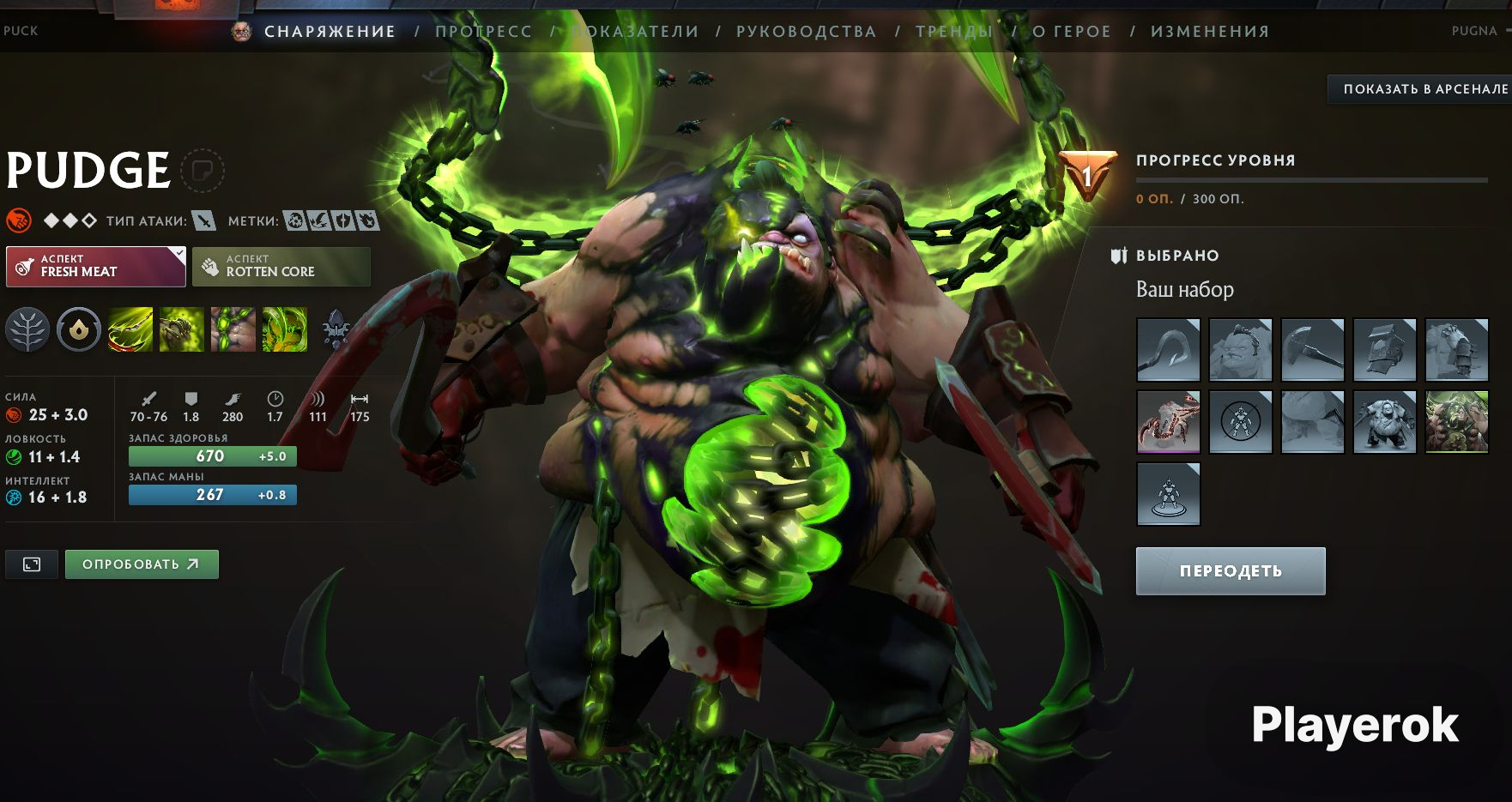Select the green Pudge loading screen slot
Screen dimensions: 1512x802
1456,421
